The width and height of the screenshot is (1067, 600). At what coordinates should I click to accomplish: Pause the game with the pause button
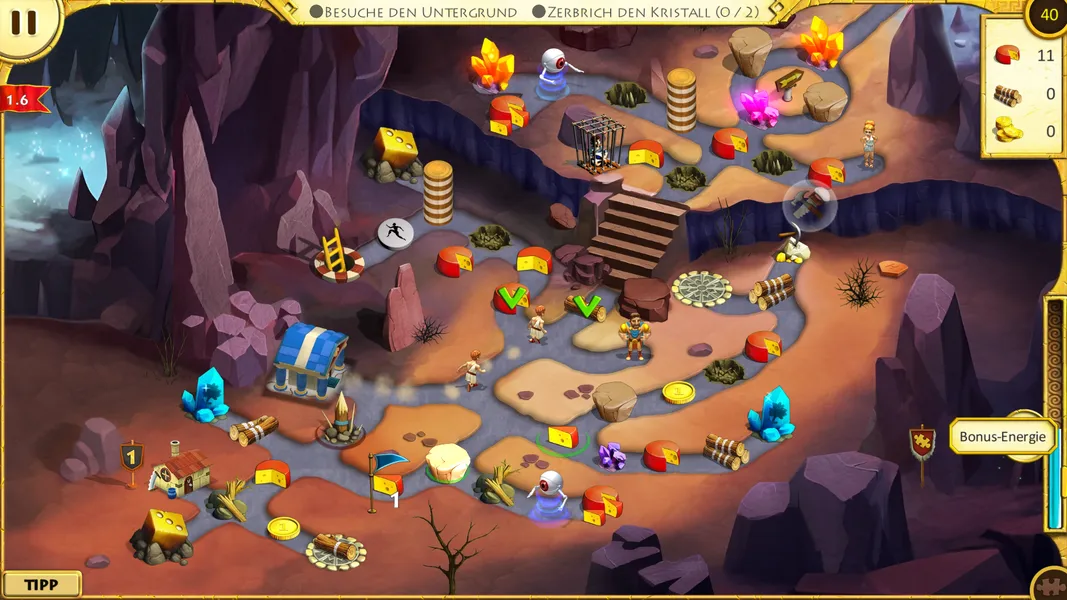click(x=24, y=23)
